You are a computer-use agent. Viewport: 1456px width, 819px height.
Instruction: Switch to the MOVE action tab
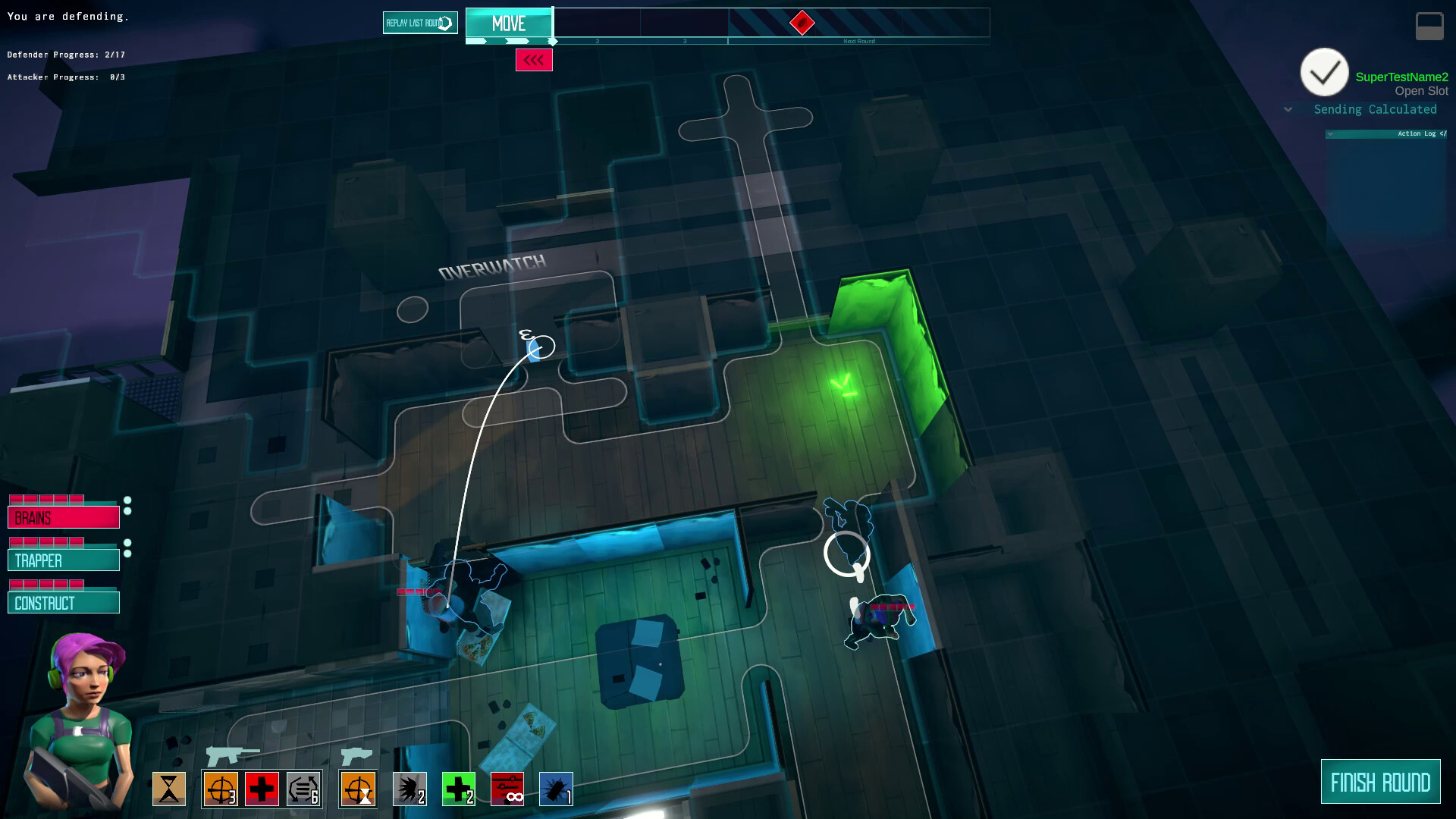coord(509,24)
